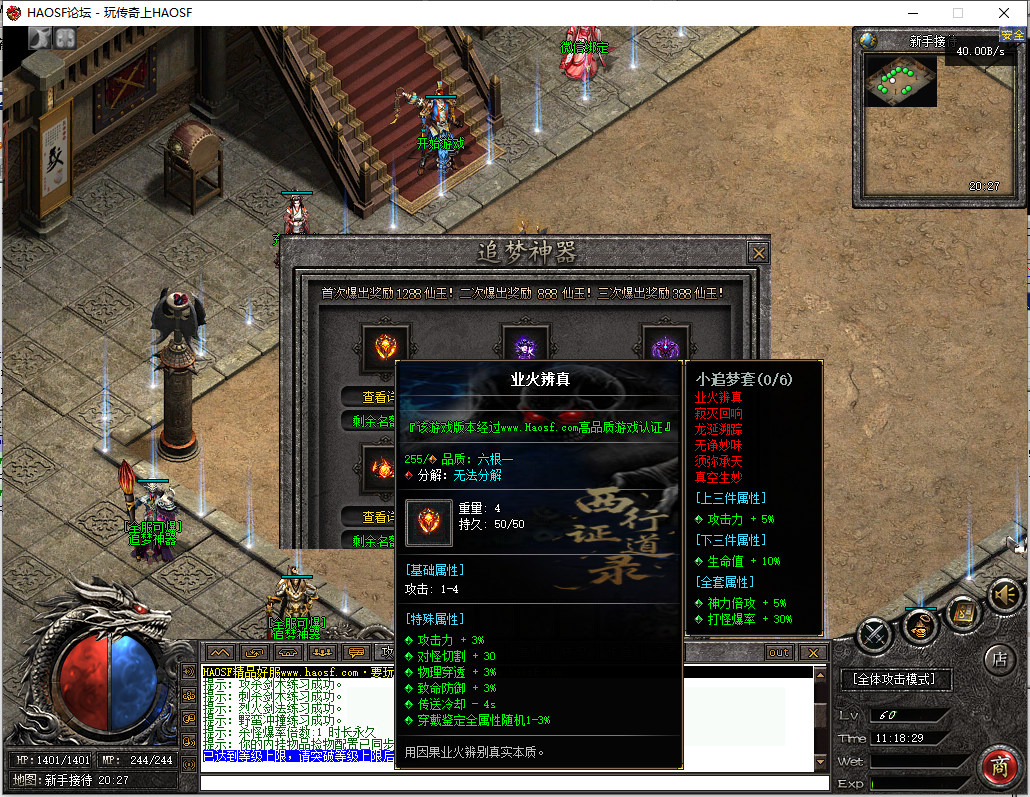Open the 店 shop button

tap(998, 659)
